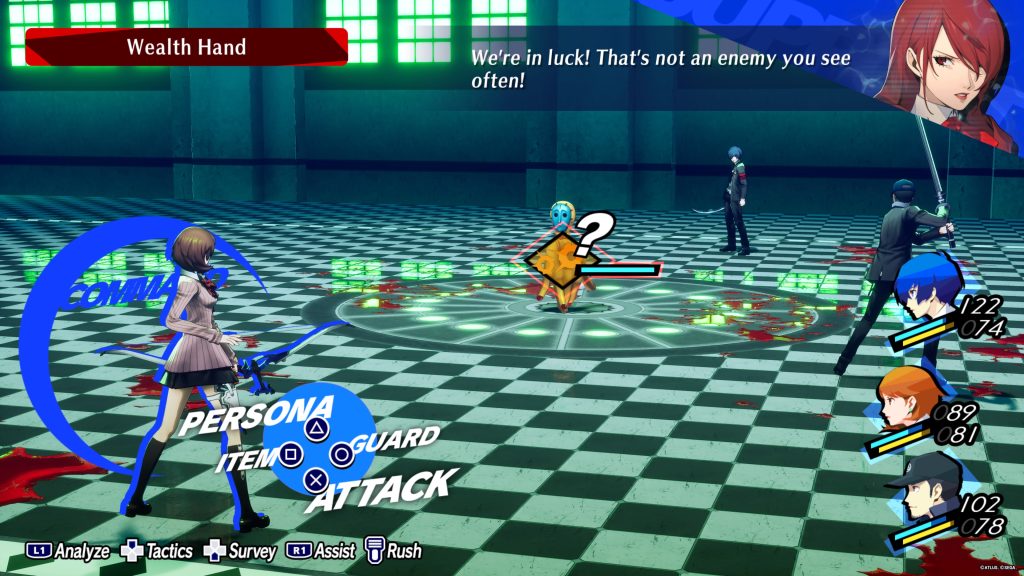Start Rush auto-battle
The width and height of the screenshot is (1024, 576).
click(393, 551)
